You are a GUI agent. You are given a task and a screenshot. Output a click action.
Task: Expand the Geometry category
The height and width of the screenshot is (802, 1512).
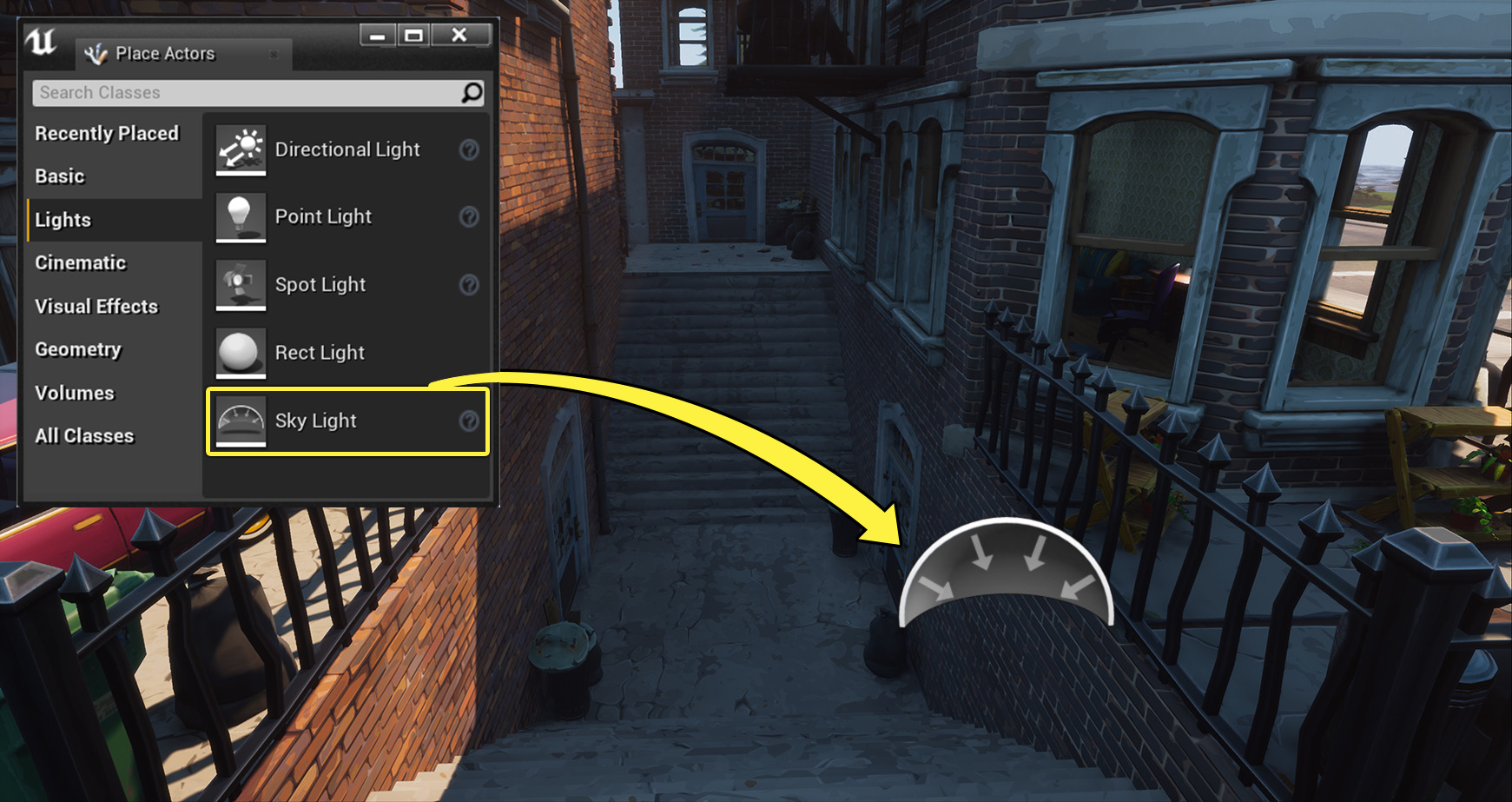[x=77, y=349]
